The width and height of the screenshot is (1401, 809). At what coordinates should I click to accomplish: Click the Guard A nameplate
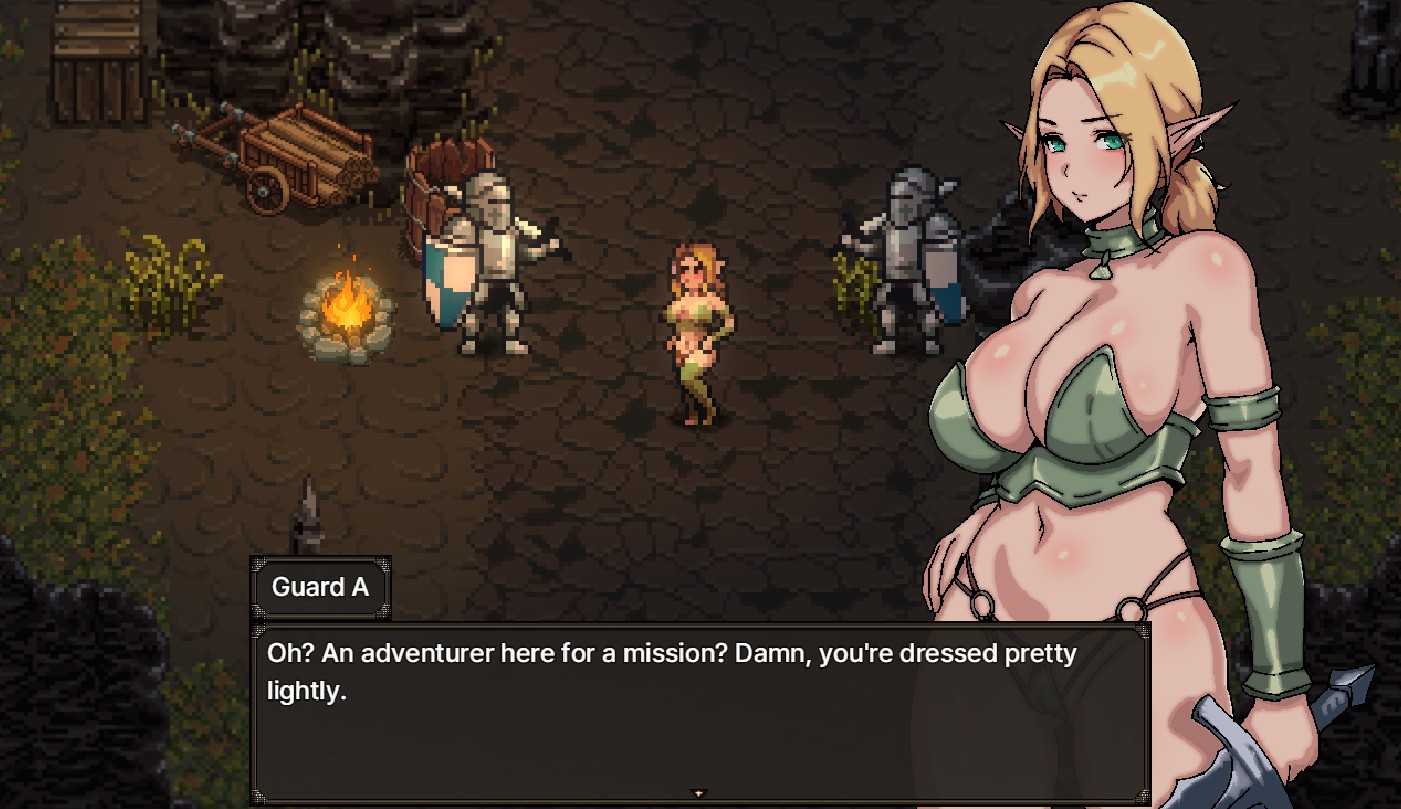click(320, 587)
